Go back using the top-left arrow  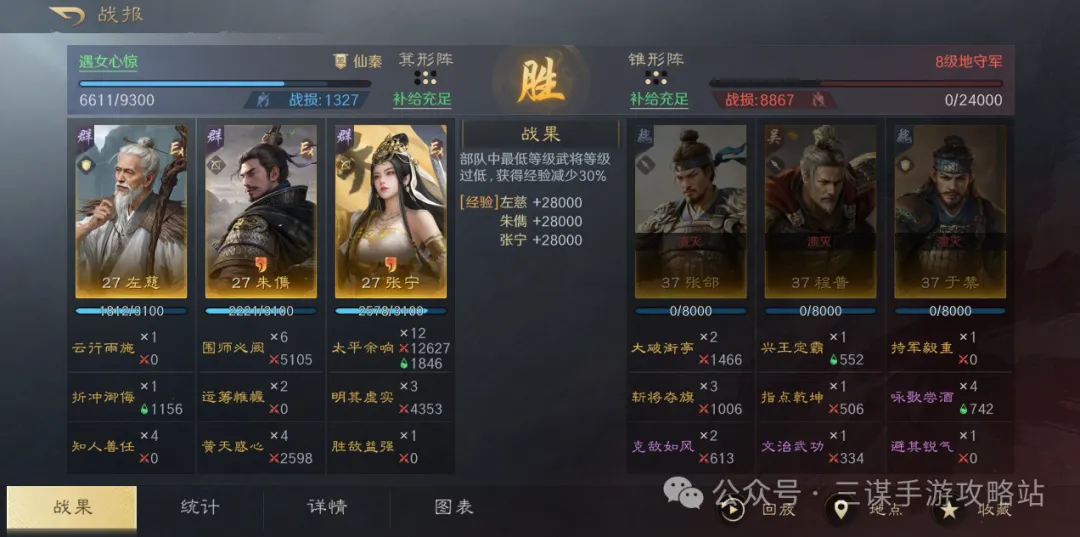(x=68, y=16)
